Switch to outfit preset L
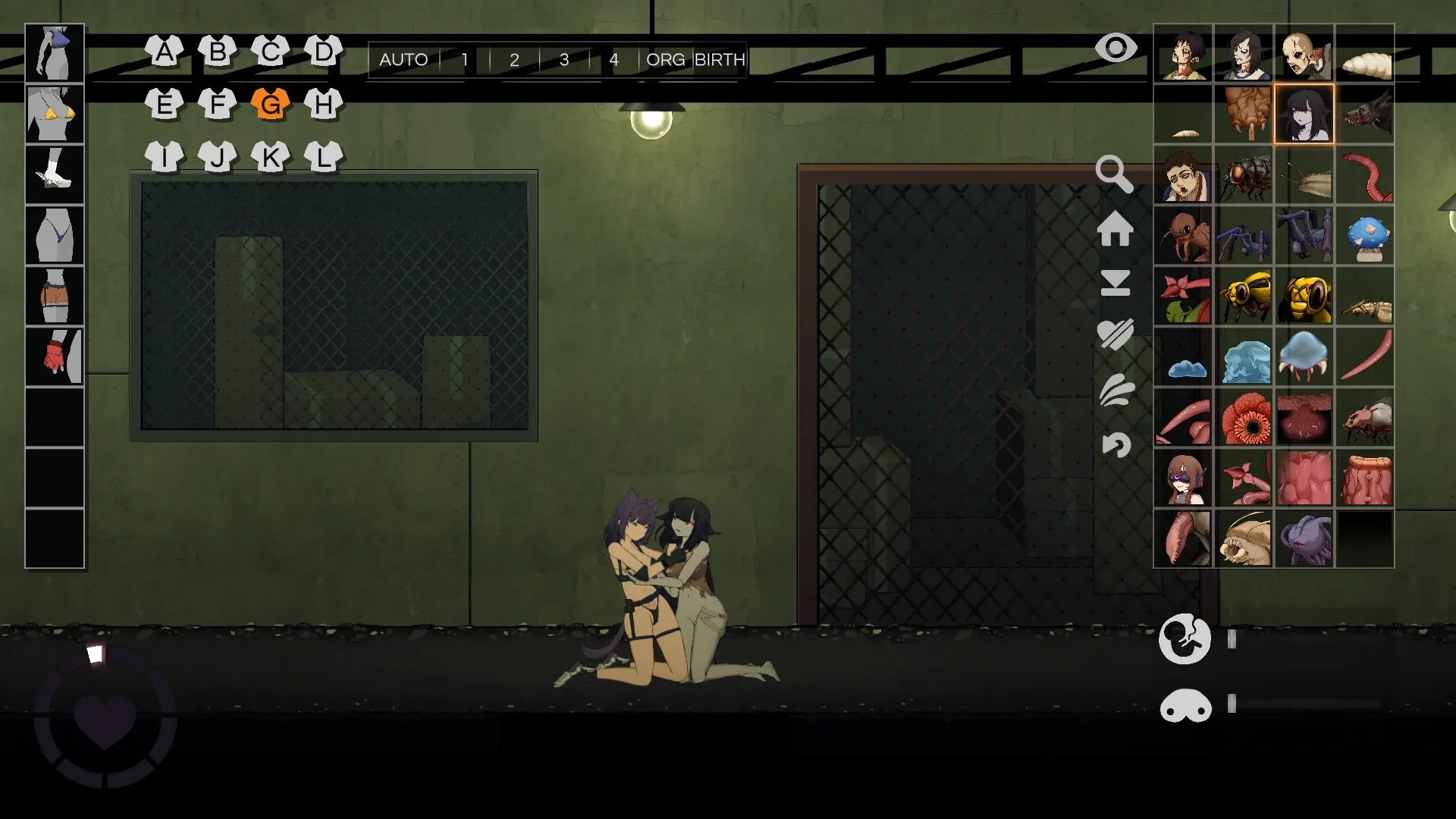 324,157
